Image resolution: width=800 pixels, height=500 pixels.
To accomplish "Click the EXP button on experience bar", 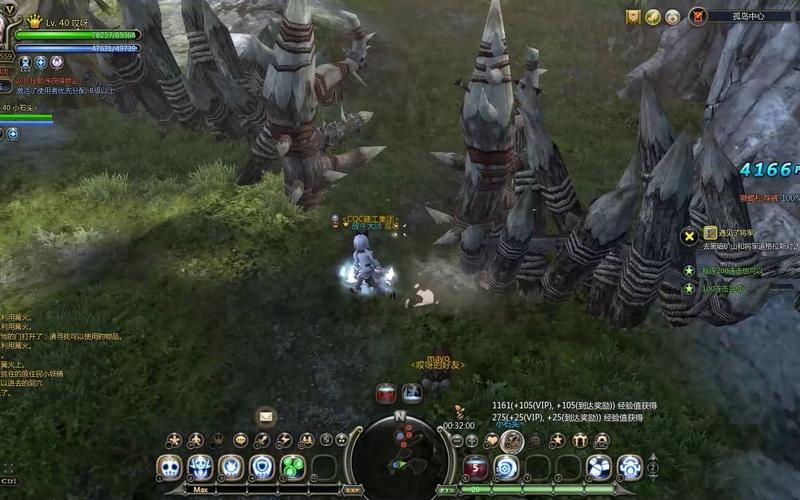I will (352, 490).
